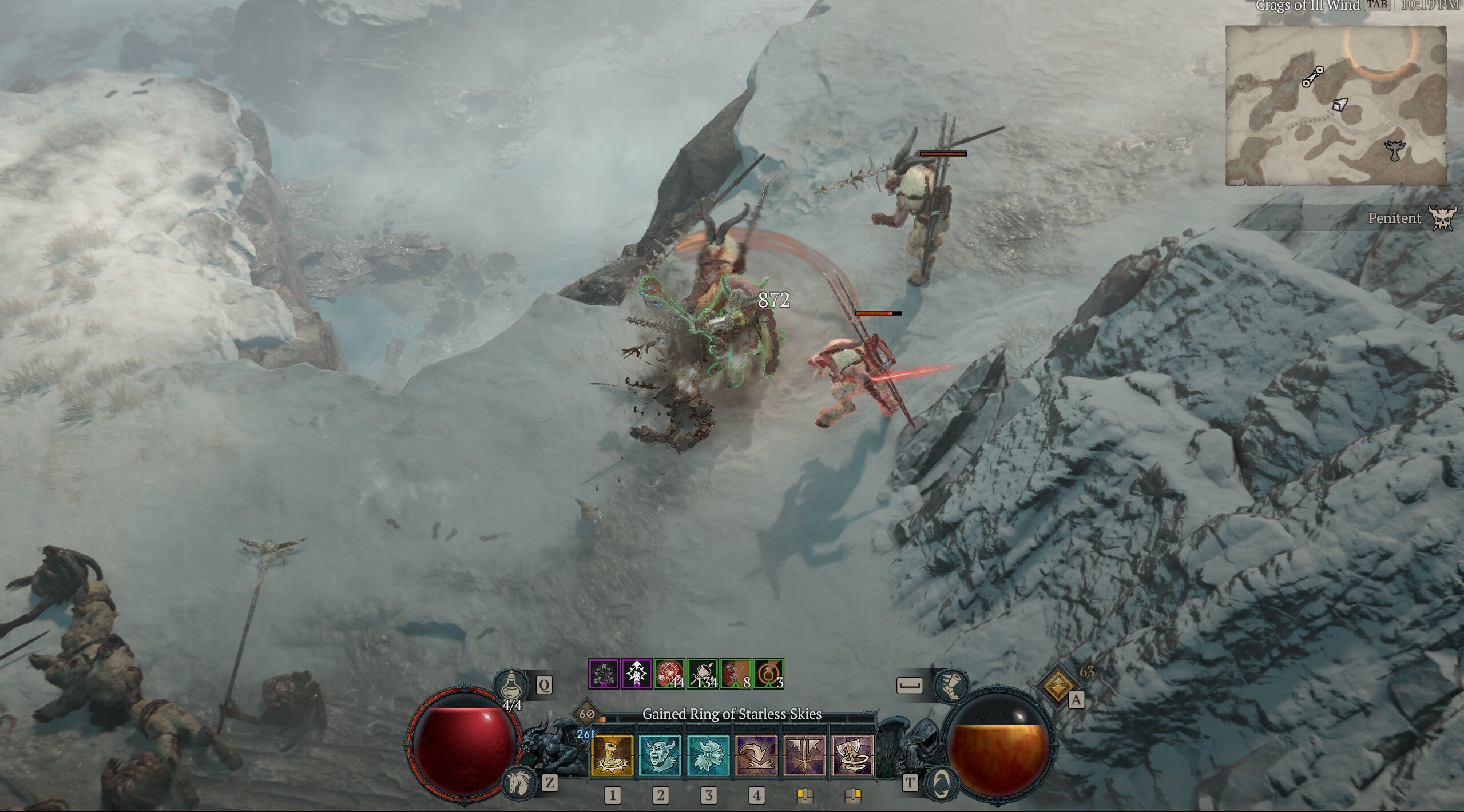Activate the yellow stomp skill in slot 1
This screenshot has width=1464, height=812.
click(x=612, y=755)
